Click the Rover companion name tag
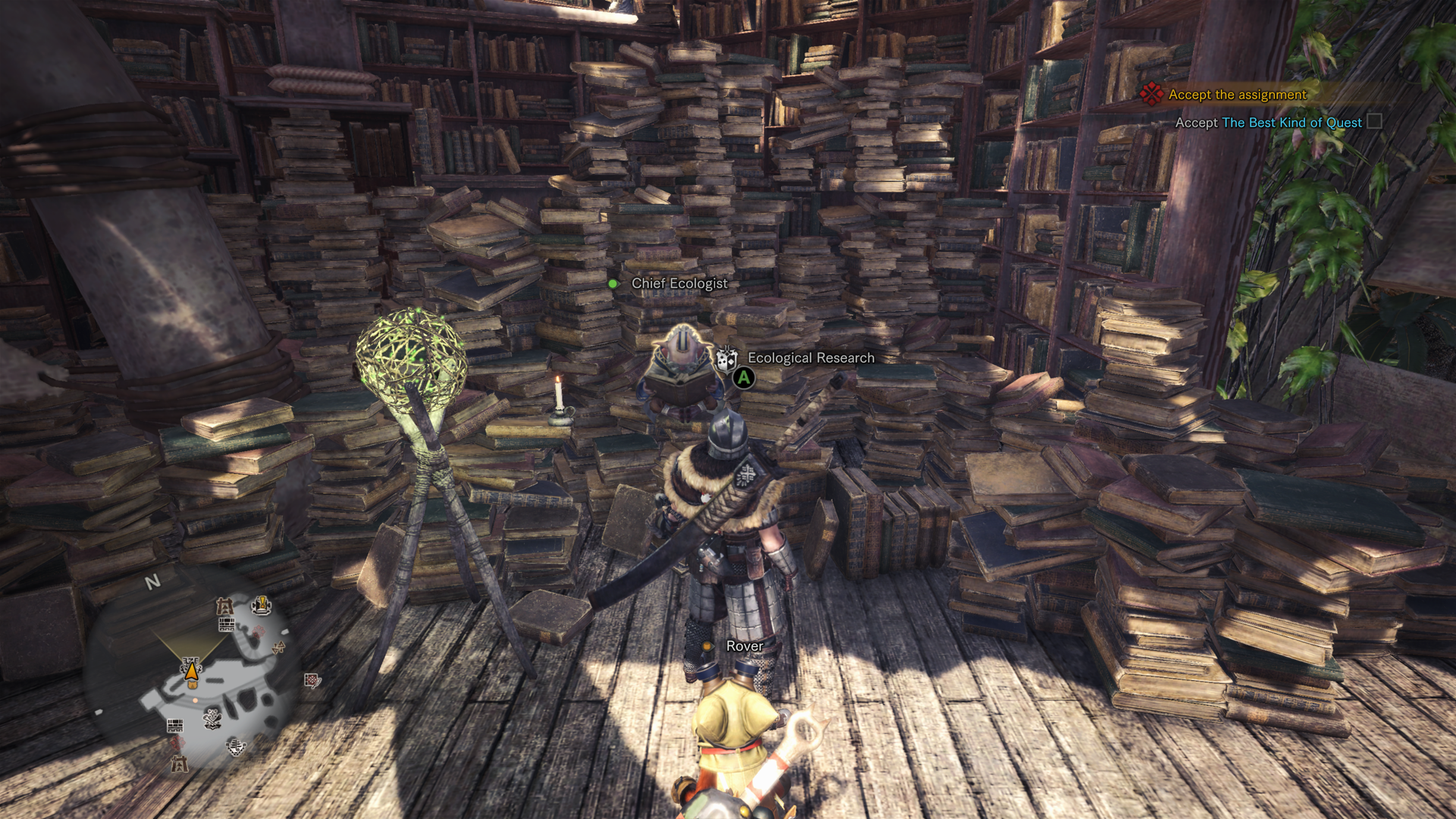Screen dimensions: 1456x819 pyautogui.click(x=744, y=646)
